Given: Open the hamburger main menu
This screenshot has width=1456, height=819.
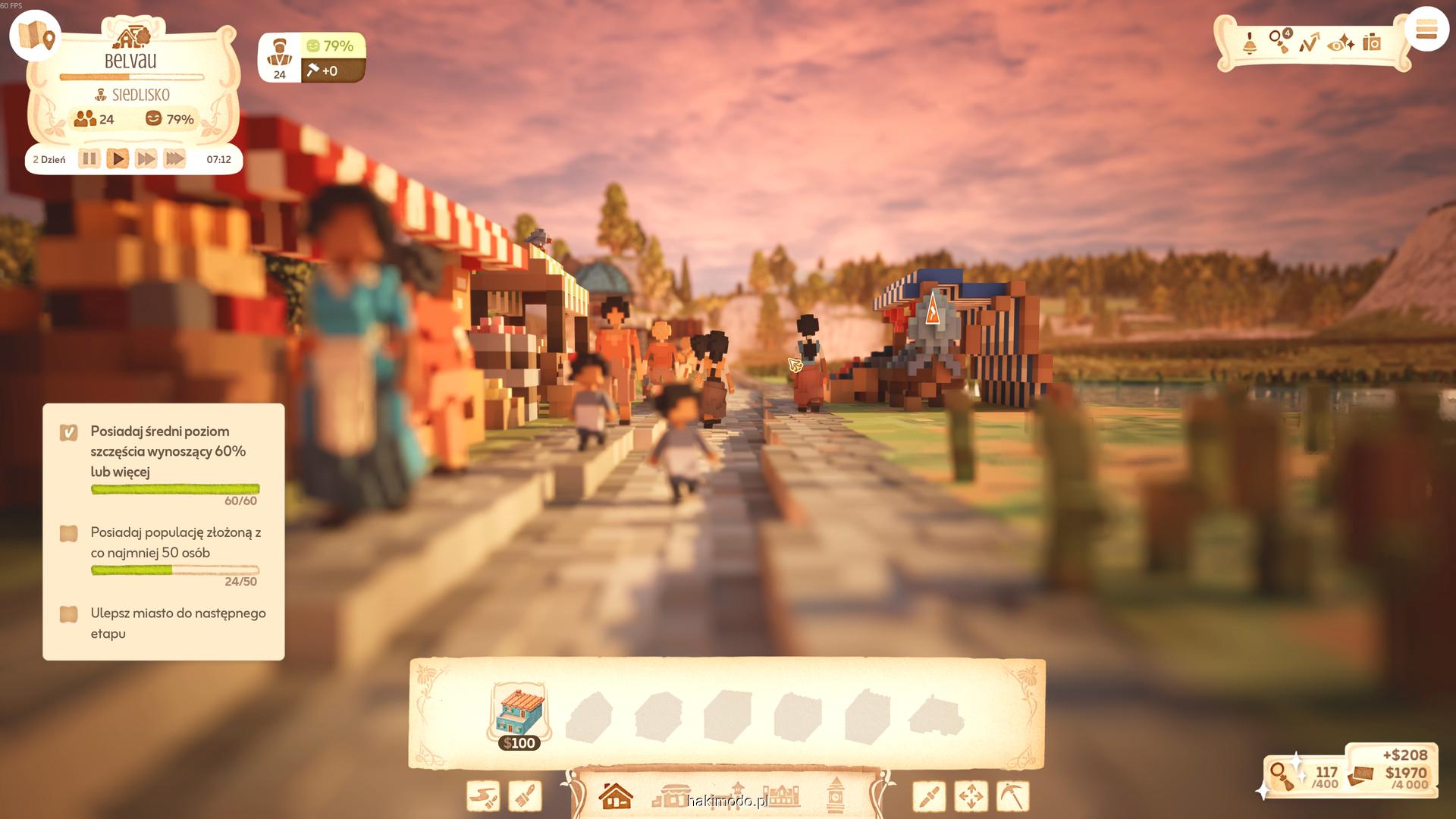Looking at the screenshot, I should pos(1426,30).
